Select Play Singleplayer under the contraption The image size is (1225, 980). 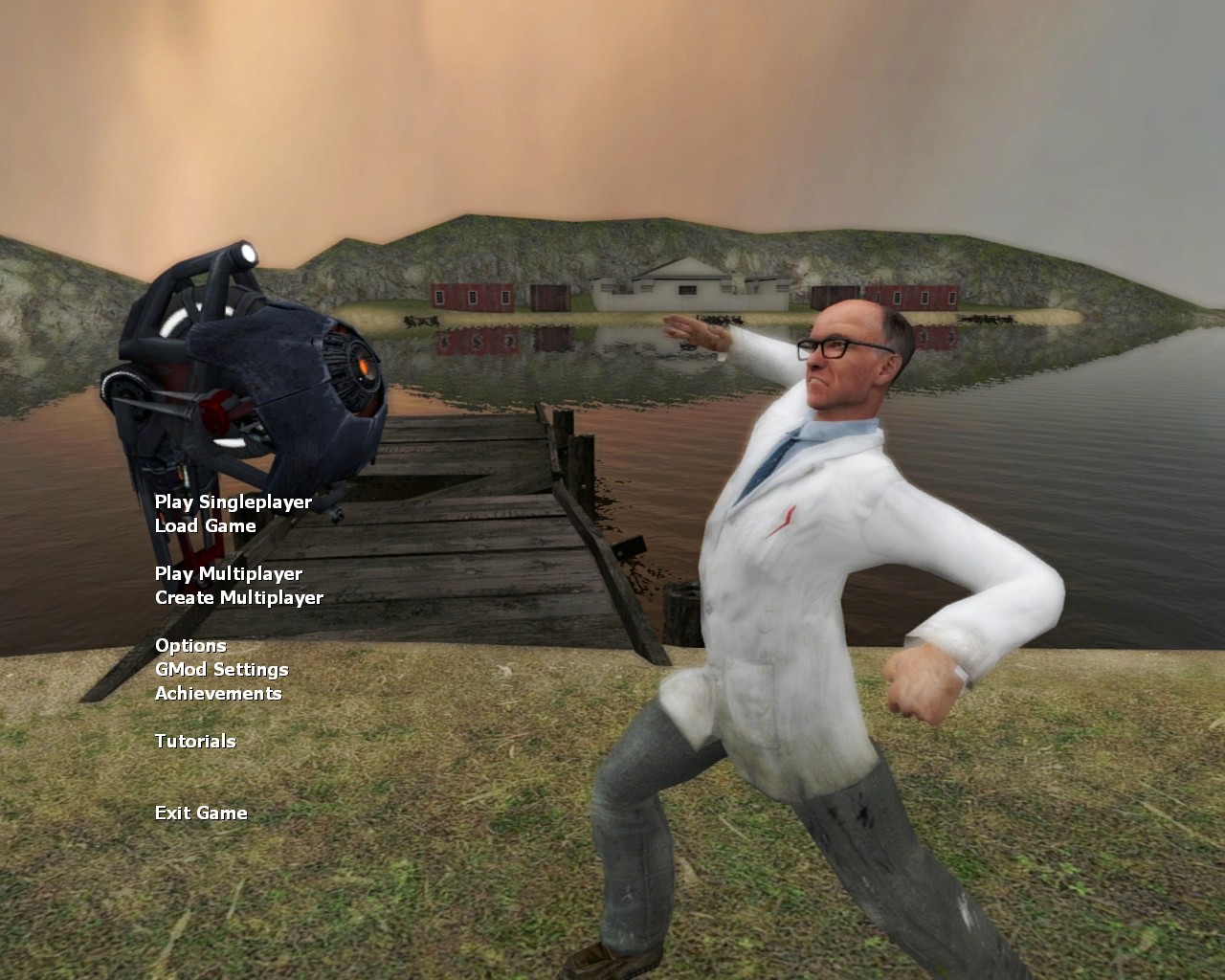click(x=234, y=501)
